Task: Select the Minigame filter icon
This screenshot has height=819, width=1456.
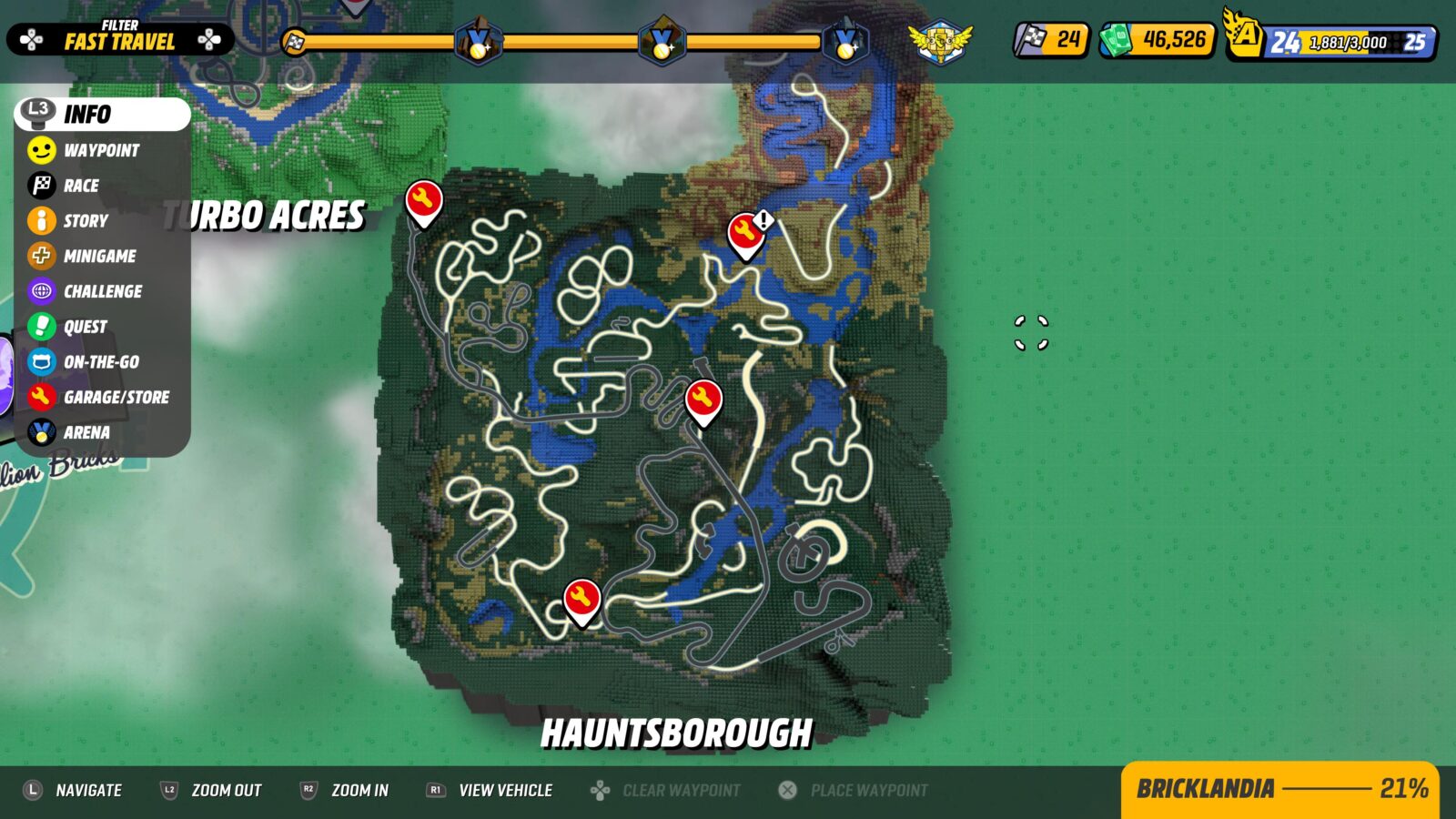Action: (38, 256)
